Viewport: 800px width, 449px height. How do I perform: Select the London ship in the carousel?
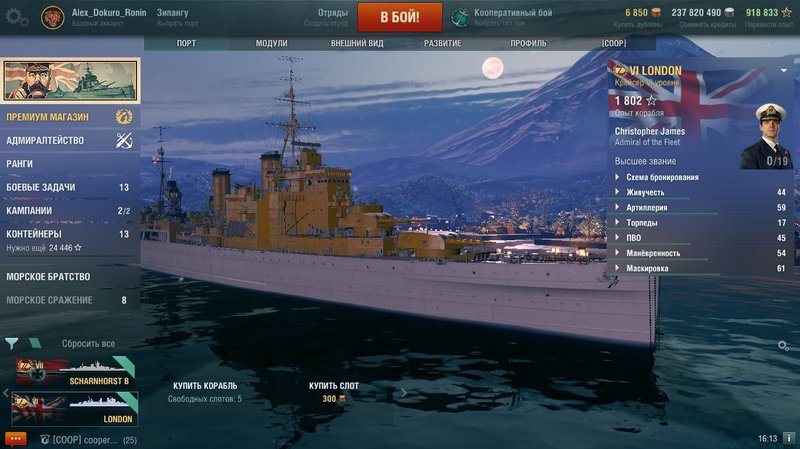click(72, 410)
